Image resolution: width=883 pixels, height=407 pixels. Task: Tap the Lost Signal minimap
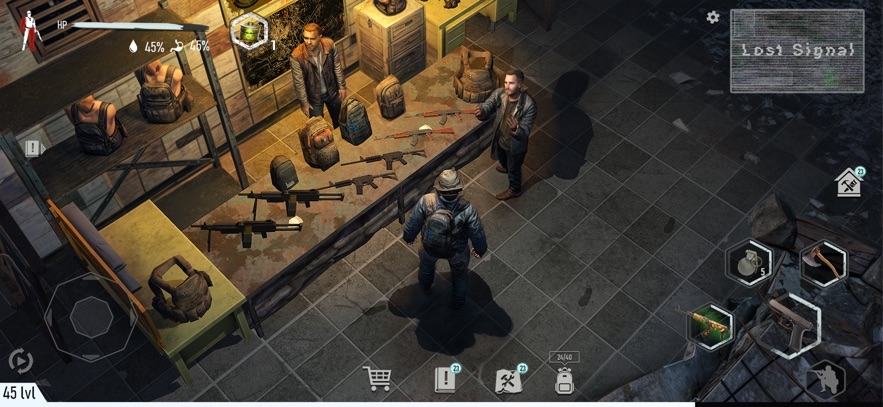pyautogui.click(x=796, y=51)
